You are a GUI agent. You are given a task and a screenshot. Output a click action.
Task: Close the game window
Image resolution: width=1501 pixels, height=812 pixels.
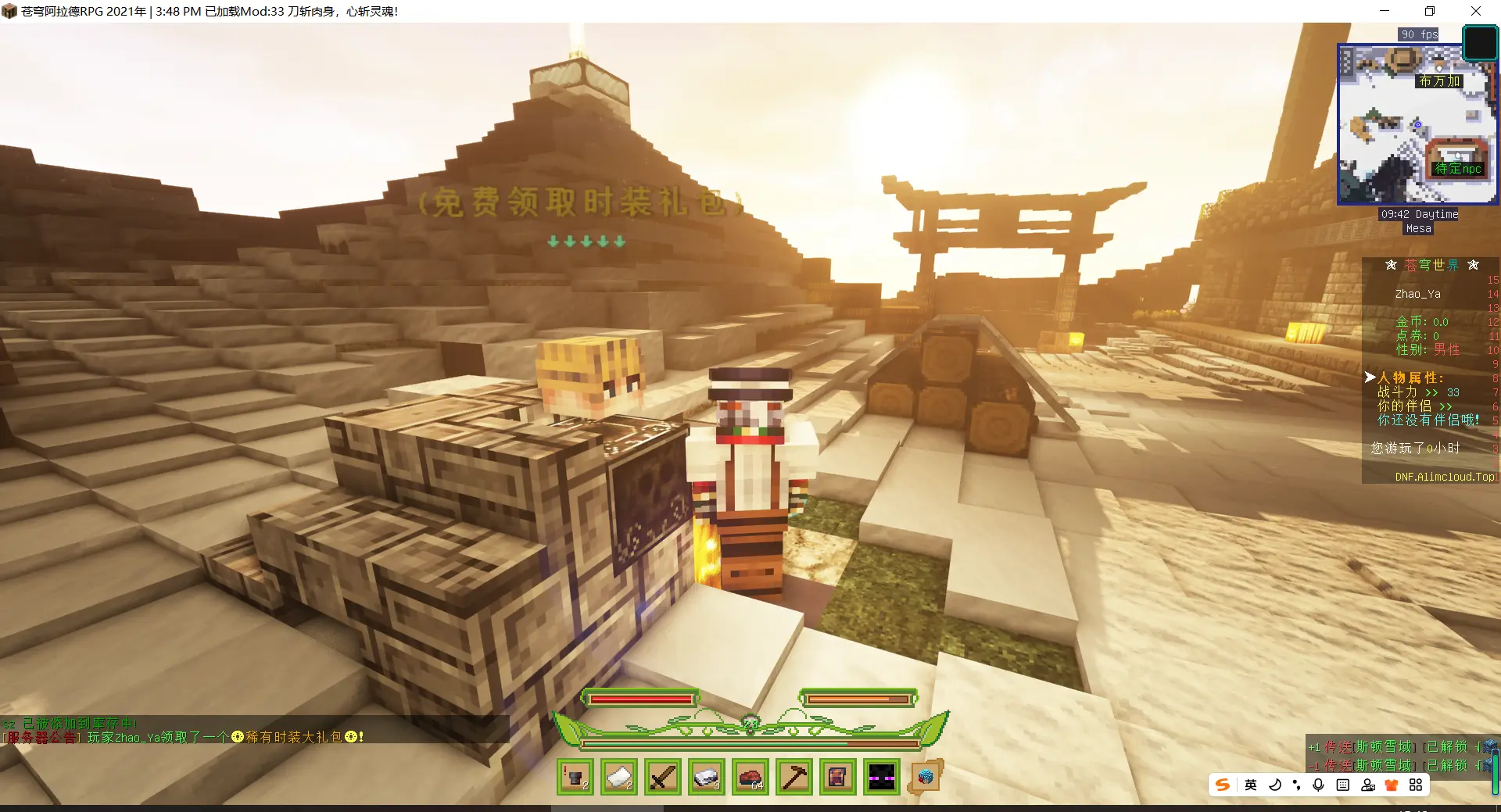point(1476,11)
